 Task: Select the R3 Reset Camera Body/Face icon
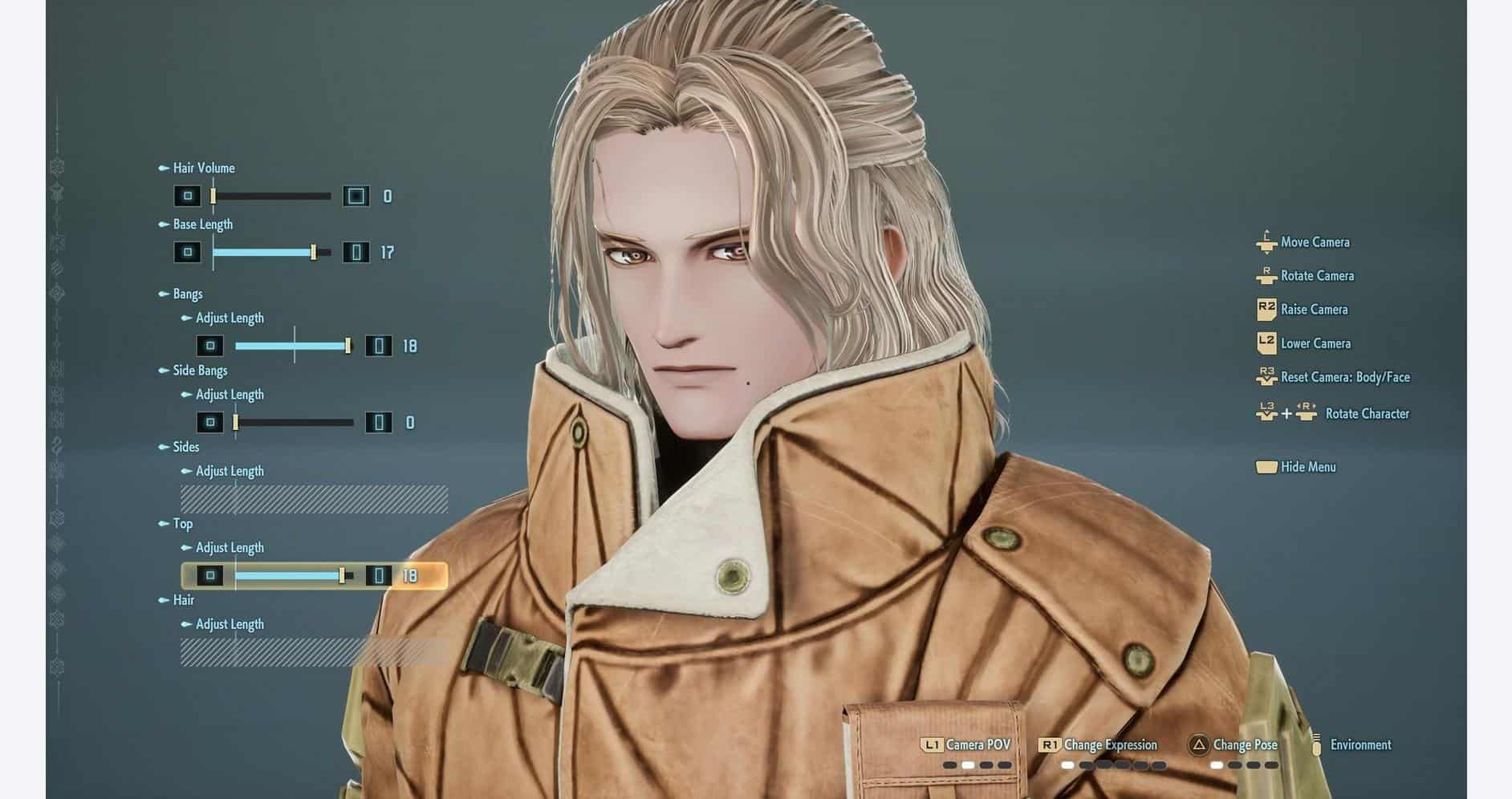click(1266, 376)
